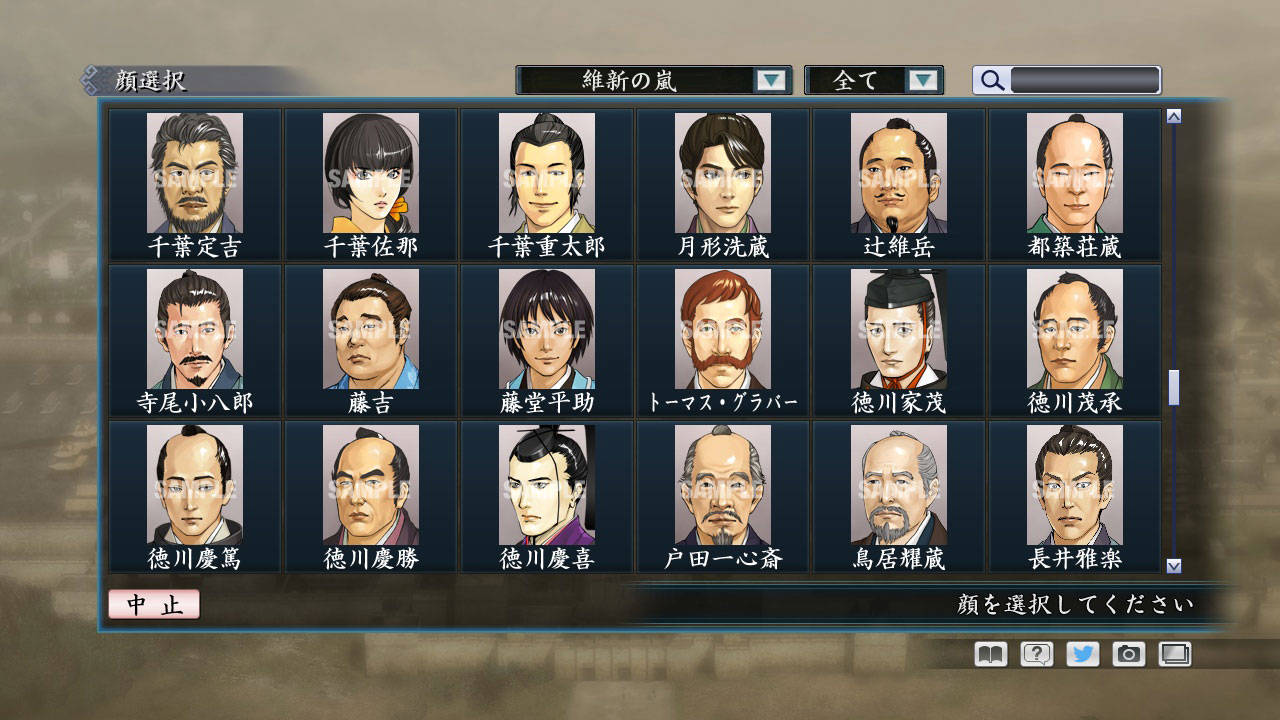
Task: Expand the scenario selection combo box
Action: click(650, 80)
